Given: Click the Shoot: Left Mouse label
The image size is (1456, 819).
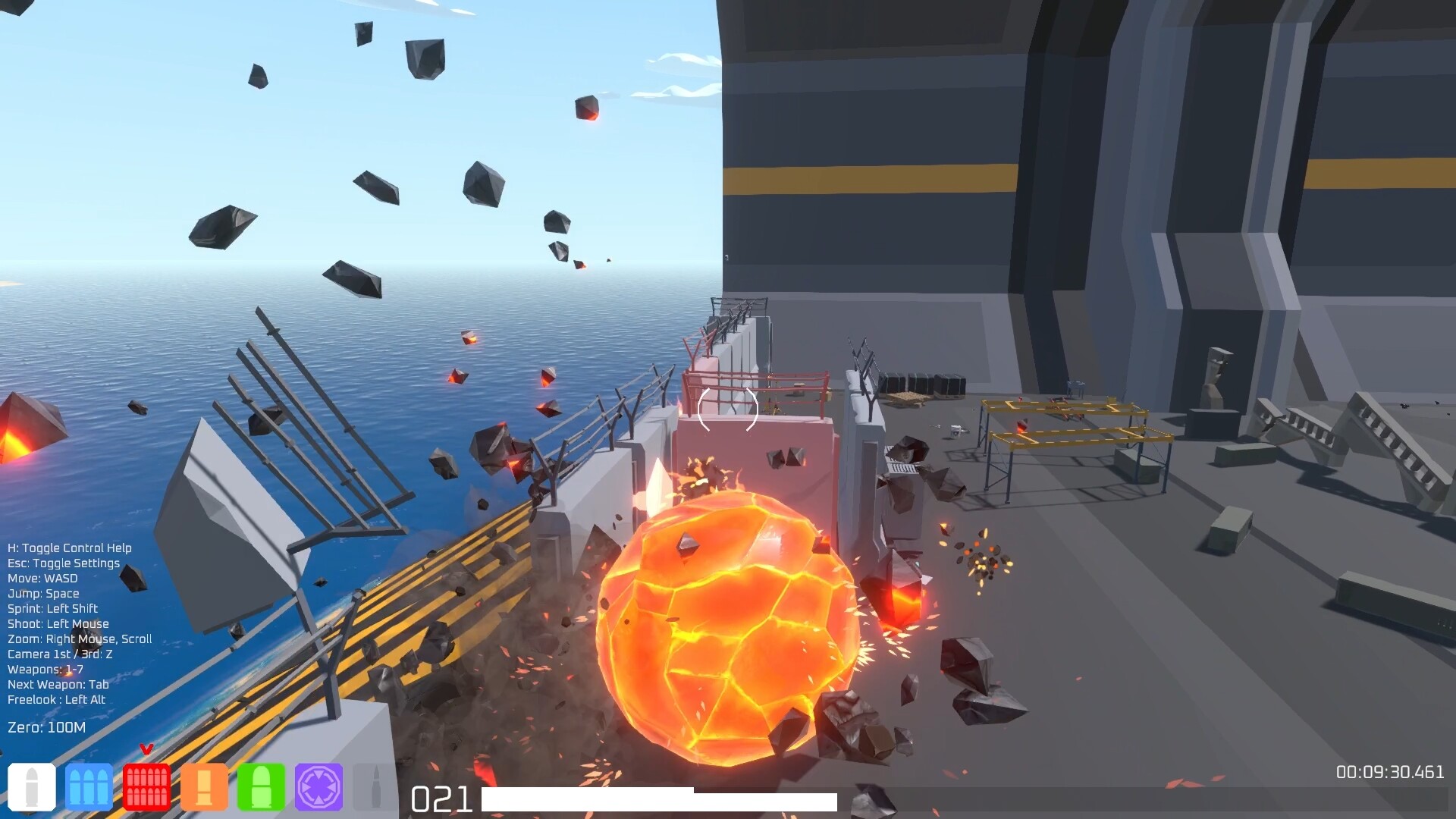Looking at the screenshot, I should pos(57,623).
